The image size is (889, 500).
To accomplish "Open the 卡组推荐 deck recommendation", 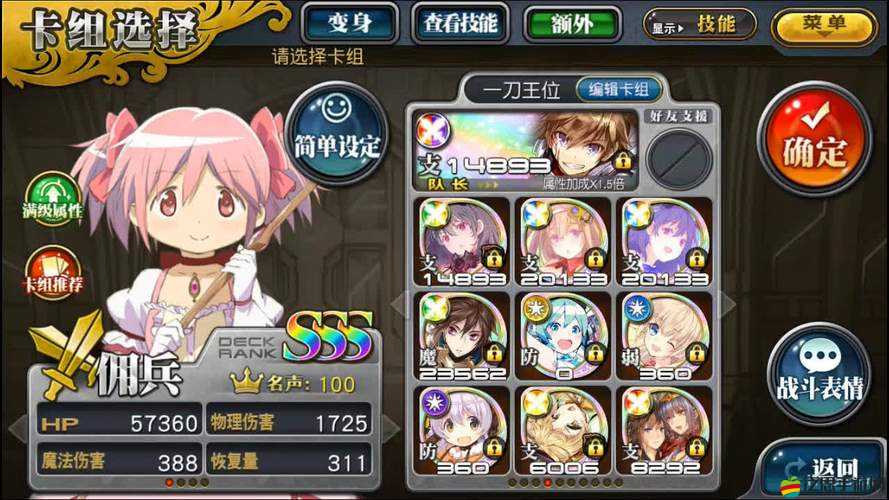I will (51, 274).
